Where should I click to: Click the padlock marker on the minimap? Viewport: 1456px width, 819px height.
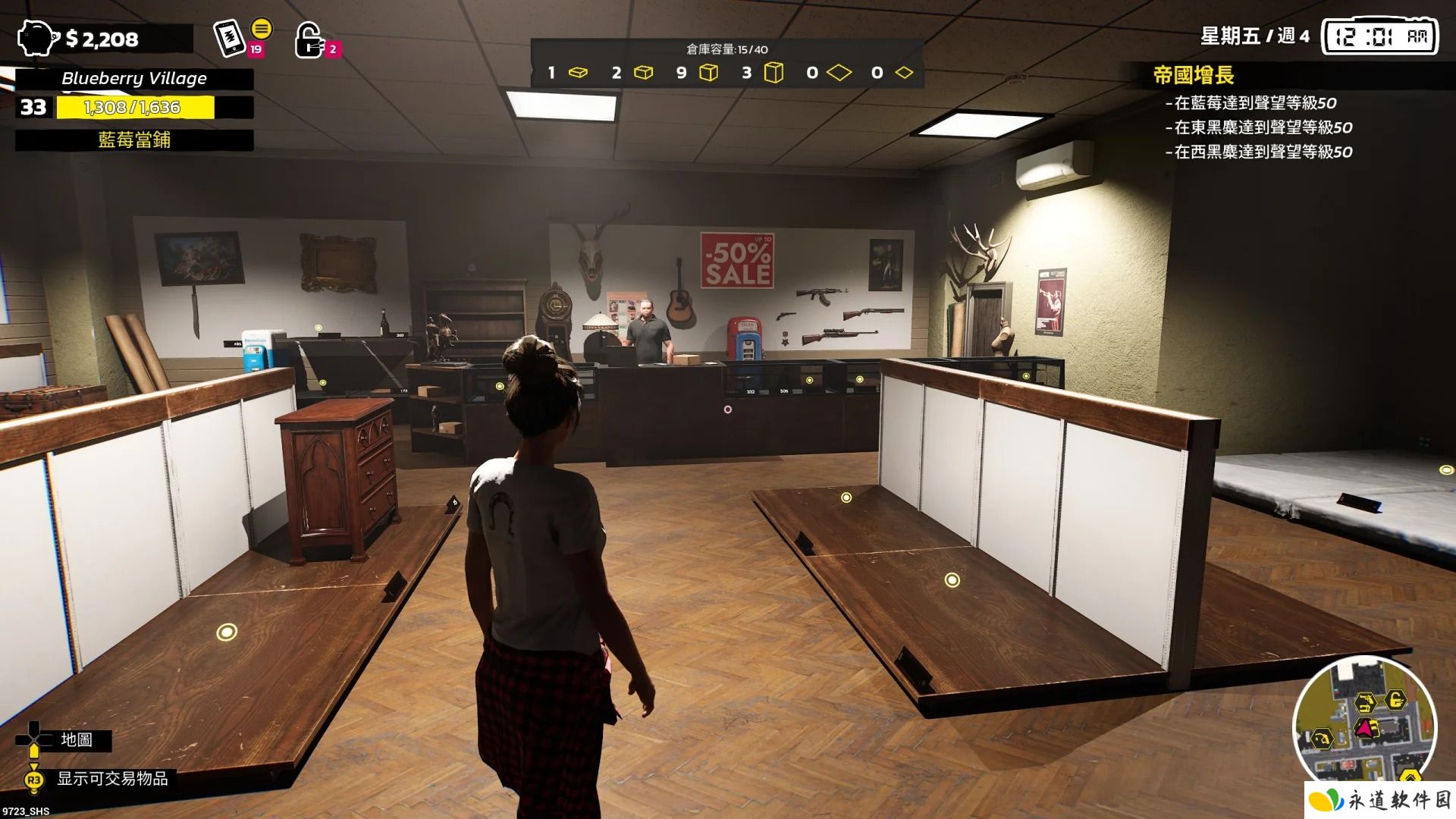[1395, 699]
